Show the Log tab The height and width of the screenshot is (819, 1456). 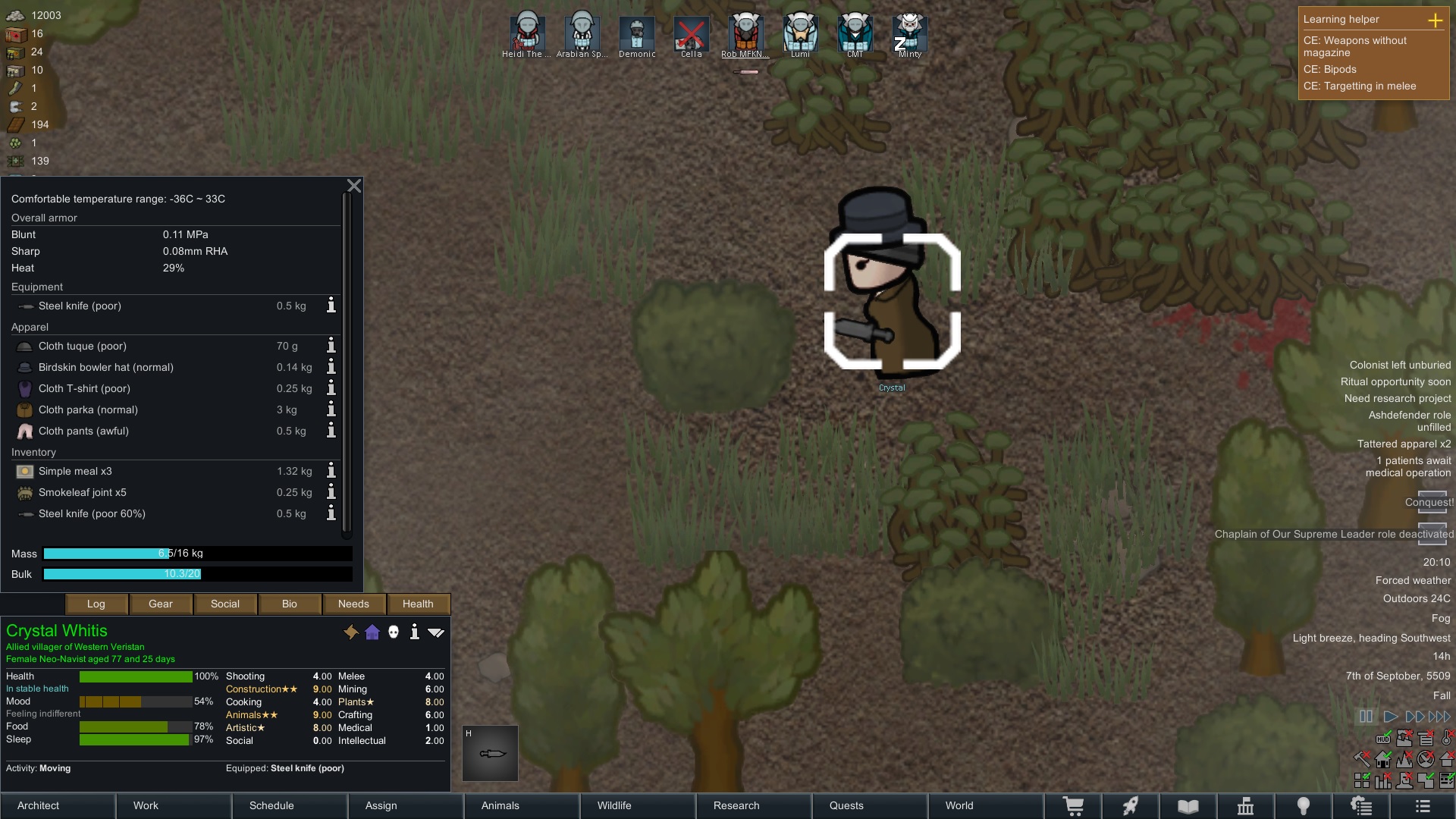coord(96,604)
